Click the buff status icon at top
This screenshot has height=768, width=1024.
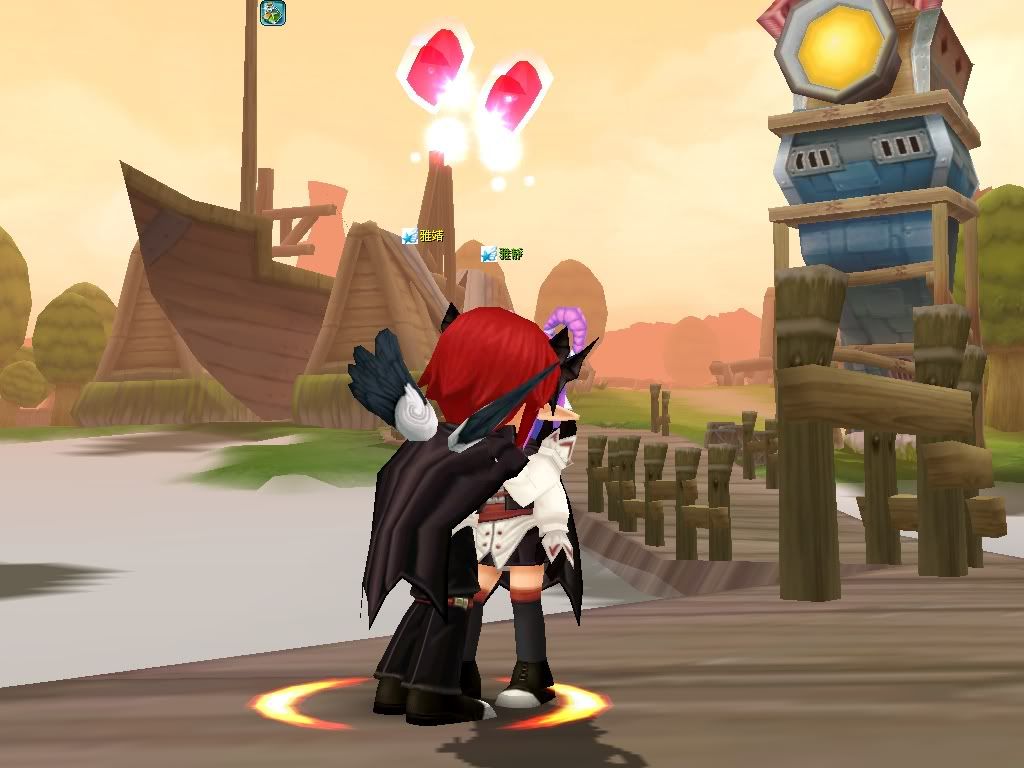(x=272, y=13)
